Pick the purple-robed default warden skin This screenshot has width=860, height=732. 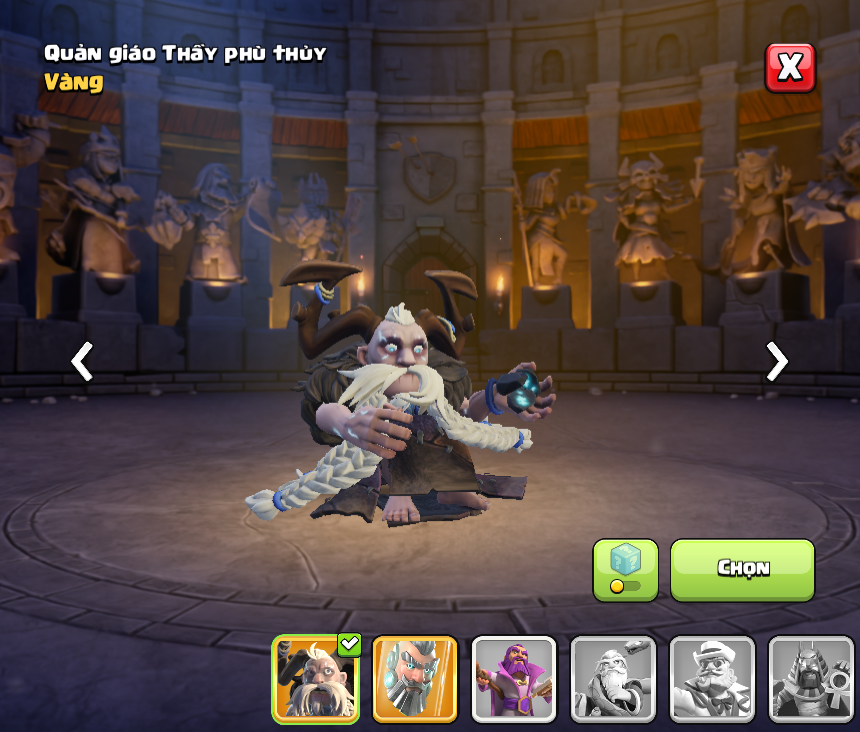coord(514,679)
